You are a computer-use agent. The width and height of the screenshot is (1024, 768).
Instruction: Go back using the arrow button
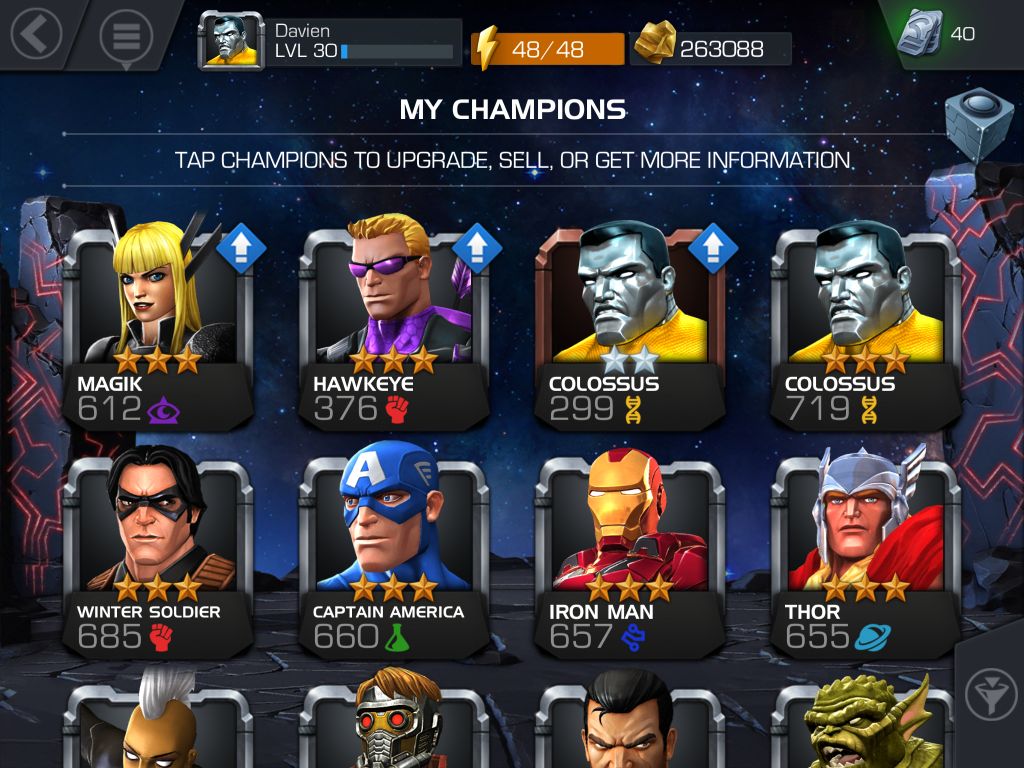36,34
